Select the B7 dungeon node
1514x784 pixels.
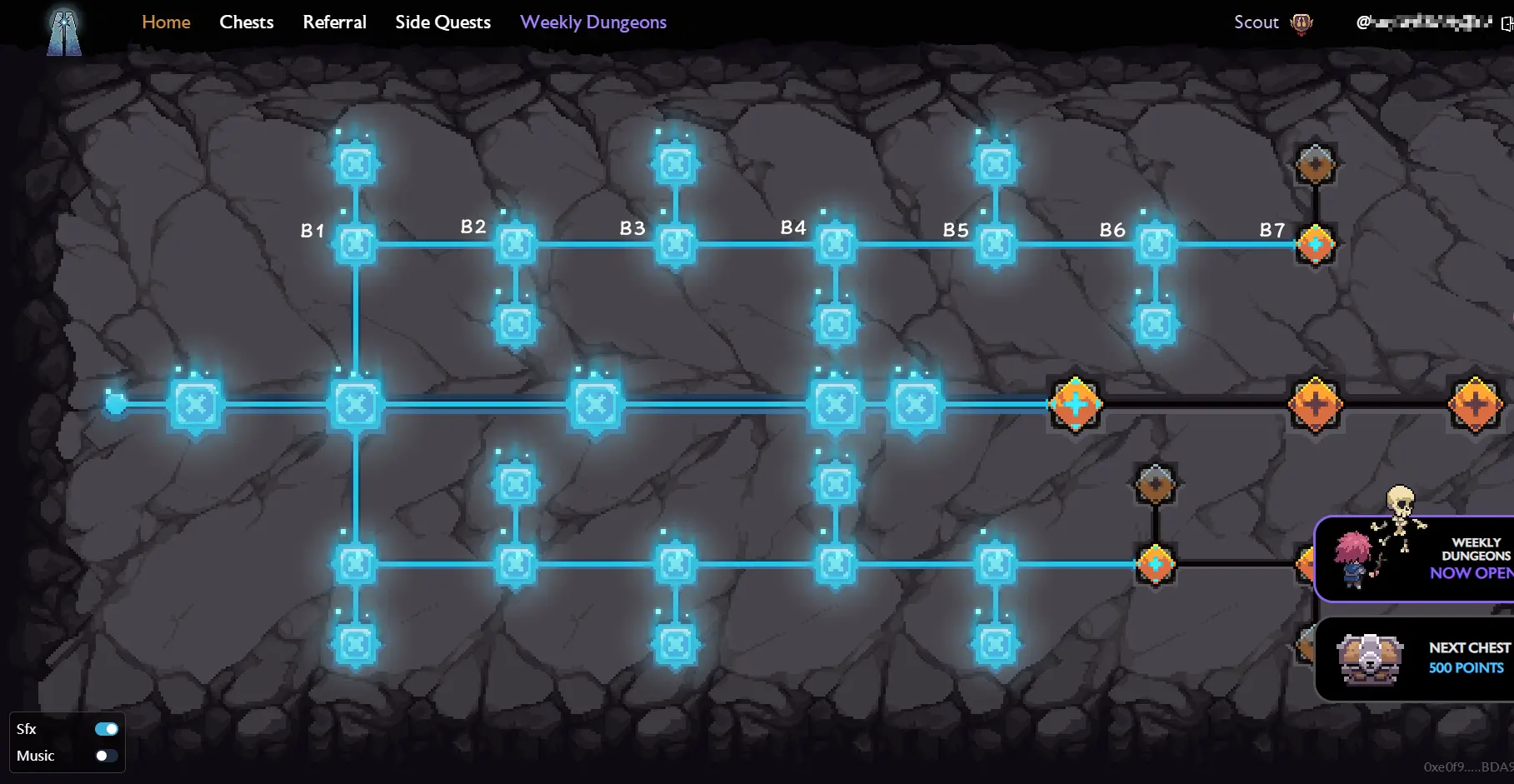tap(1315, 244)
